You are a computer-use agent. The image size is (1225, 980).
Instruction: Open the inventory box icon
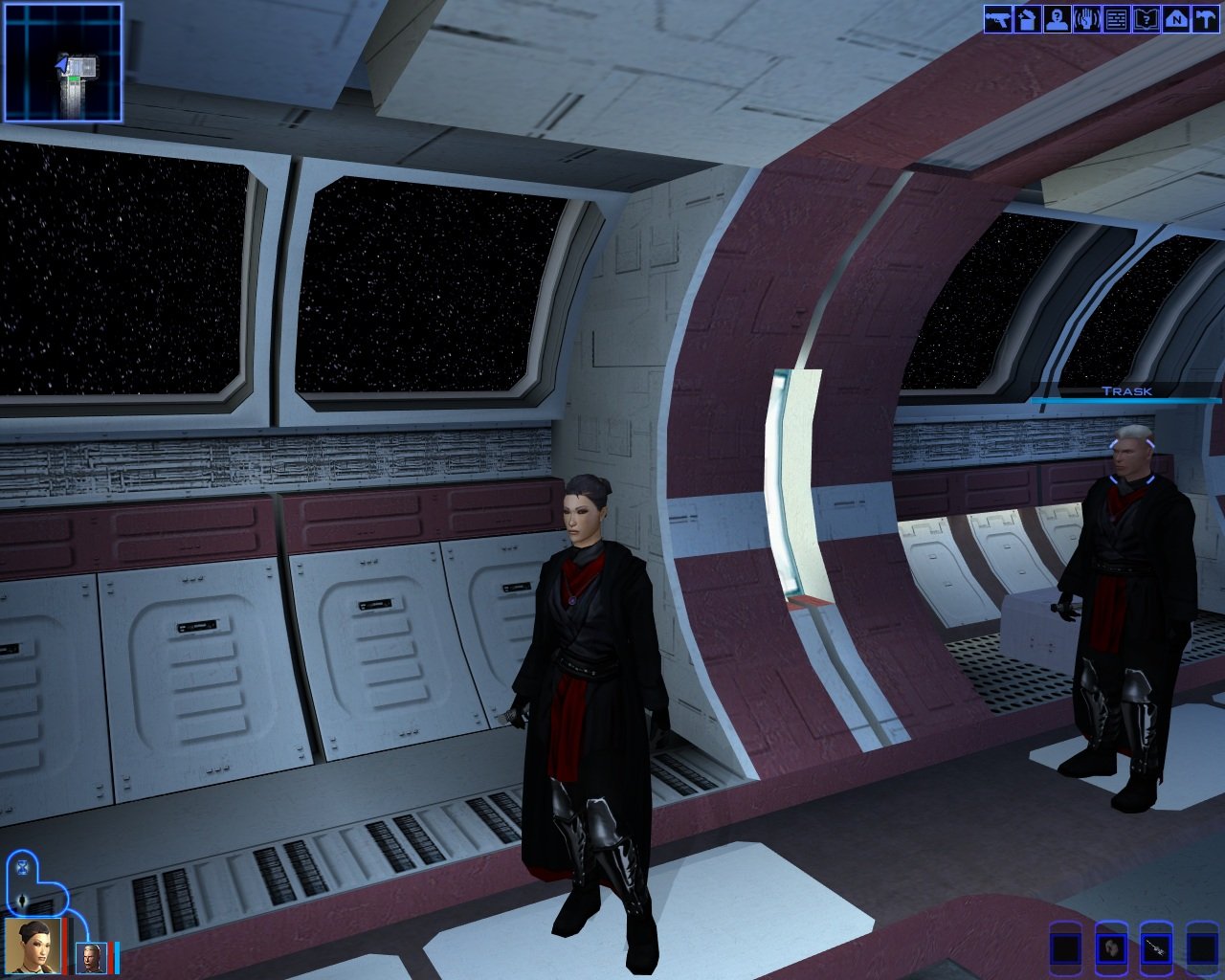[1028, 19]
